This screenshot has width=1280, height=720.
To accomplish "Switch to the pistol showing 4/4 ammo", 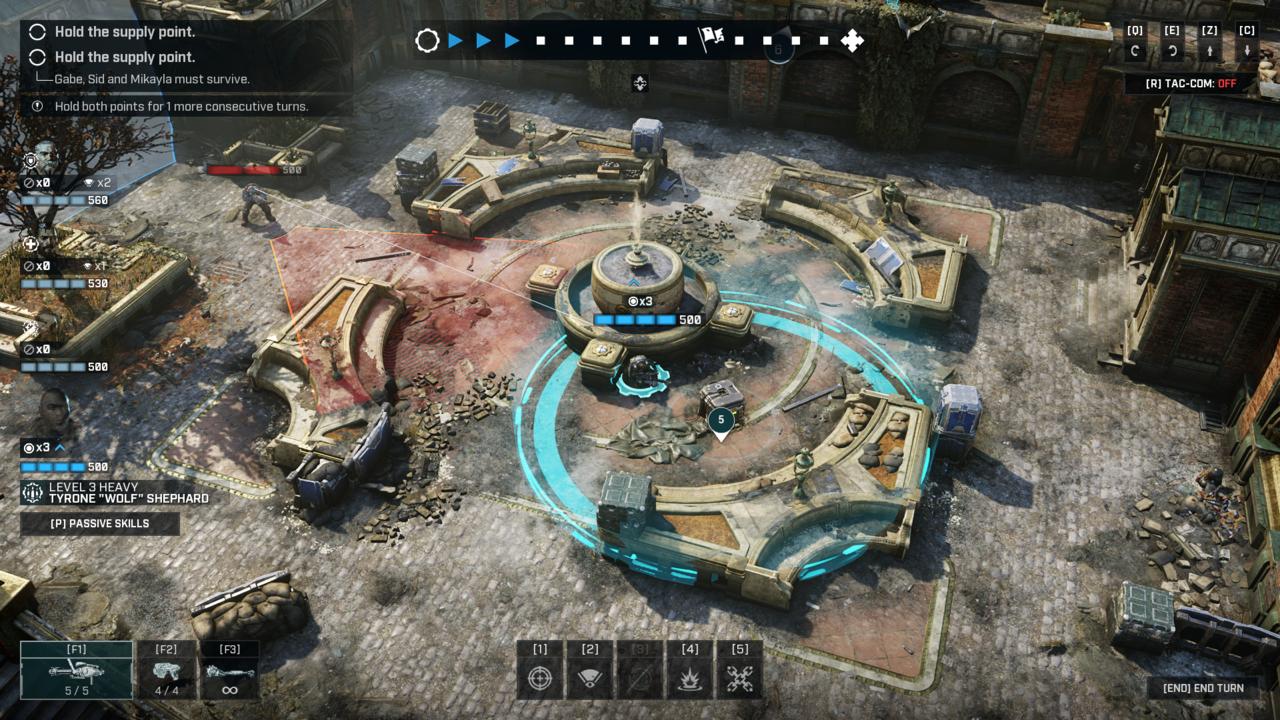I will [166, 670].
